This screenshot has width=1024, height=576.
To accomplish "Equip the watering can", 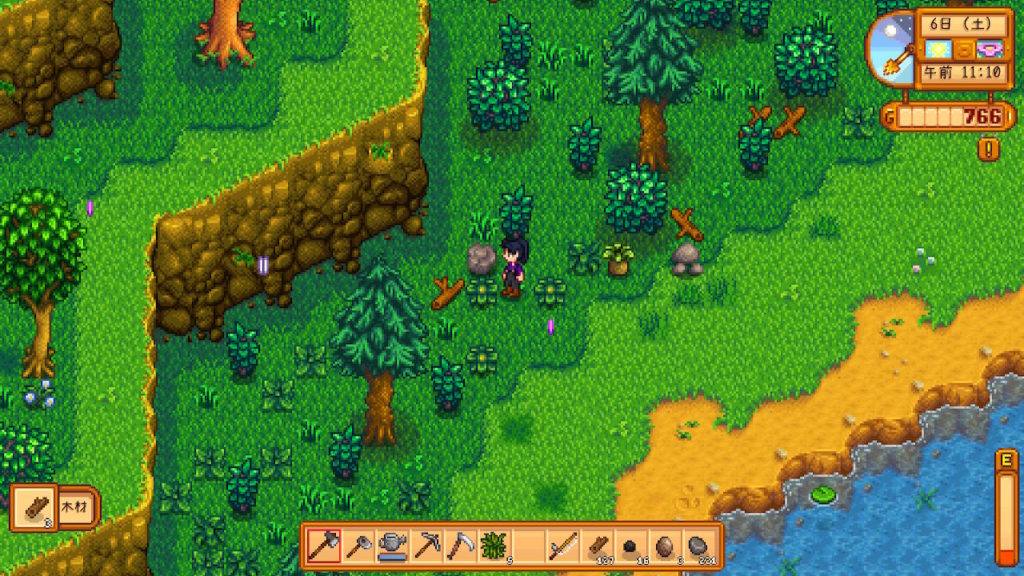I will click(392, 546).
